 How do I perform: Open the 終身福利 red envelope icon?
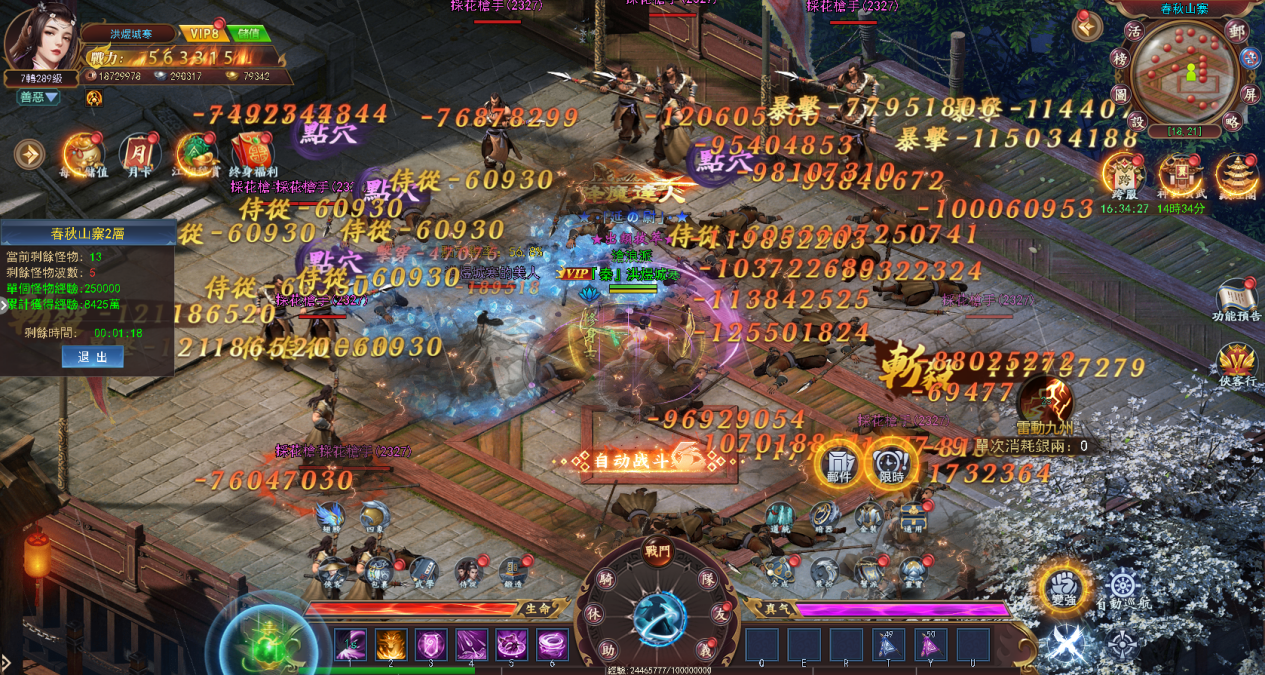[253, 154]
